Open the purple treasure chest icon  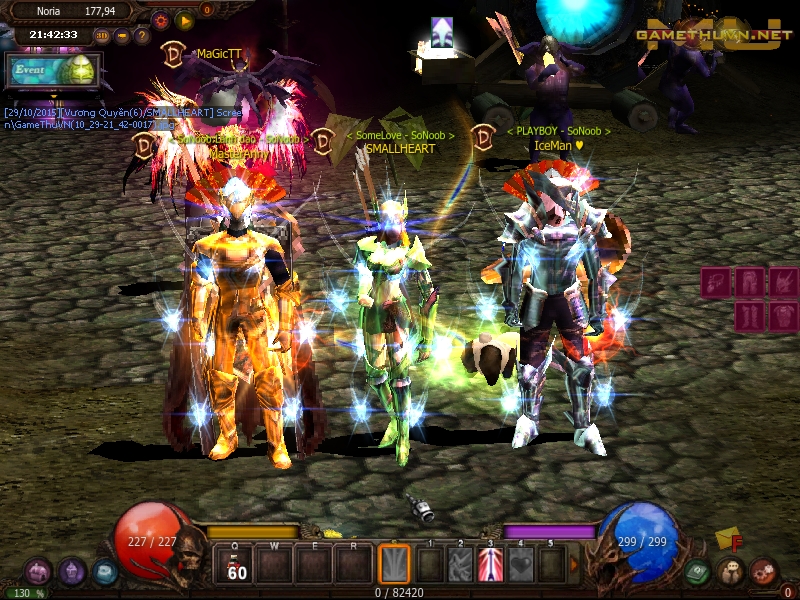point(38,572)
